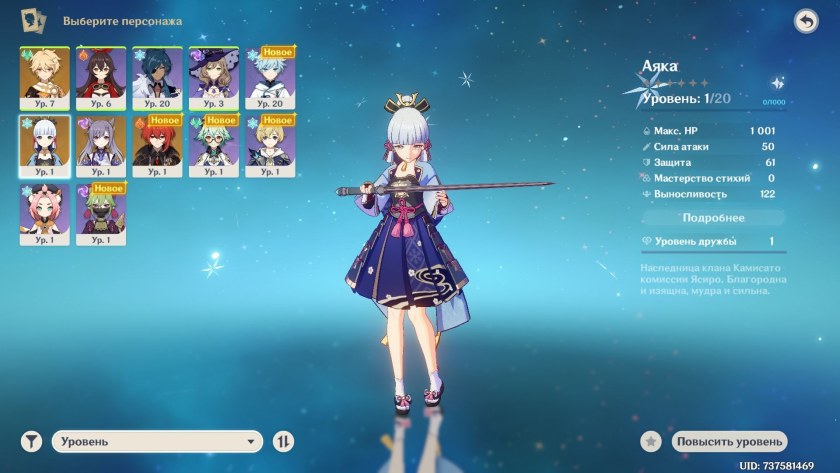
Task: Select the blond Traveler portrait at level 7
Action: [x=44, y=74]
